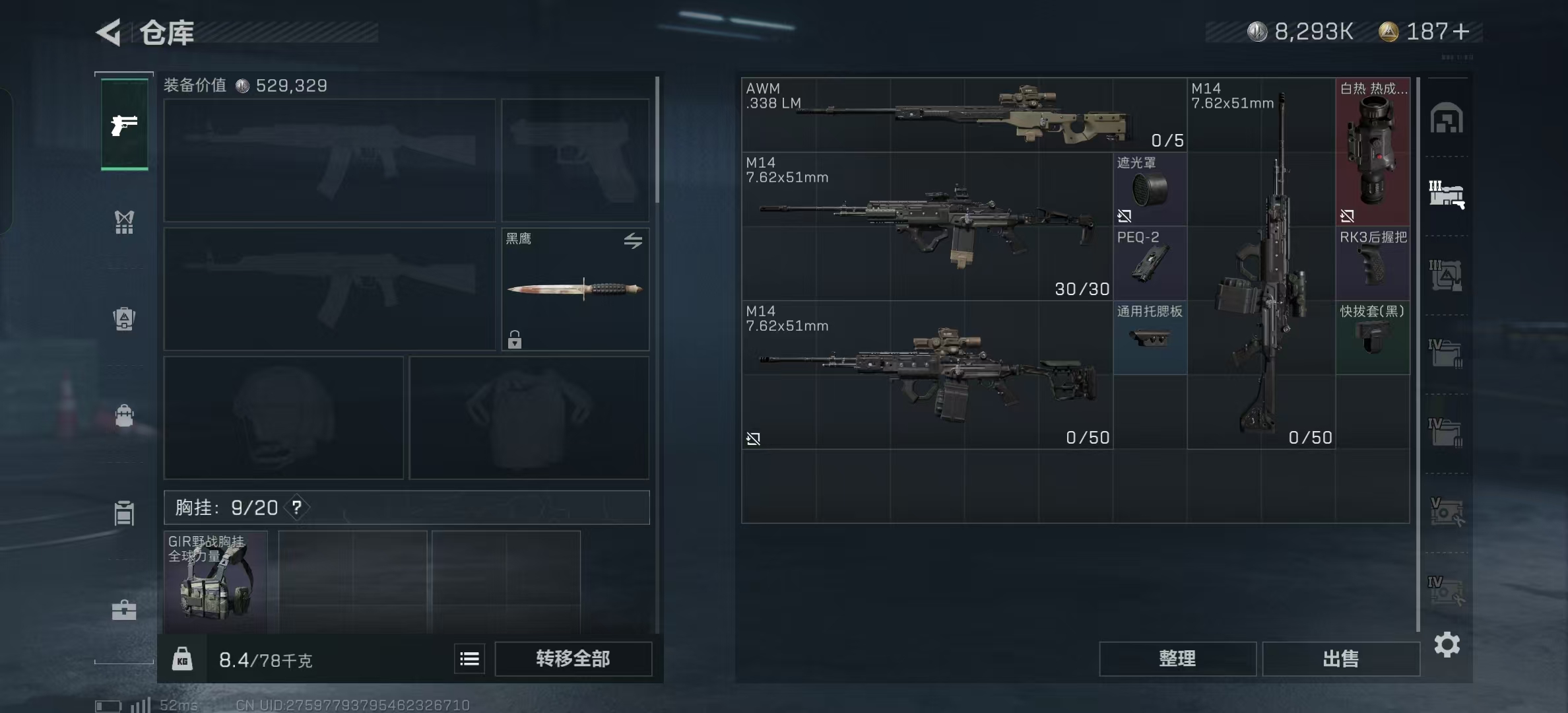This screenshot has height=713, width=1568.
Task: Pick the RK3后握把 grip
Action: [1373, 263]
